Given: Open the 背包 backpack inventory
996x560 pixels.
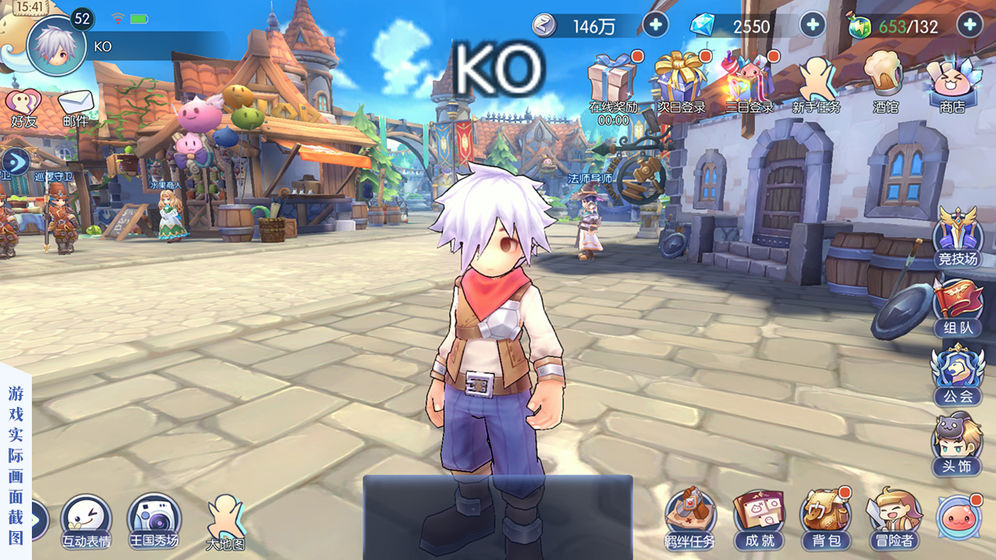Looking at the screenshot, I should pyautogui.click(x=825, y=516).
